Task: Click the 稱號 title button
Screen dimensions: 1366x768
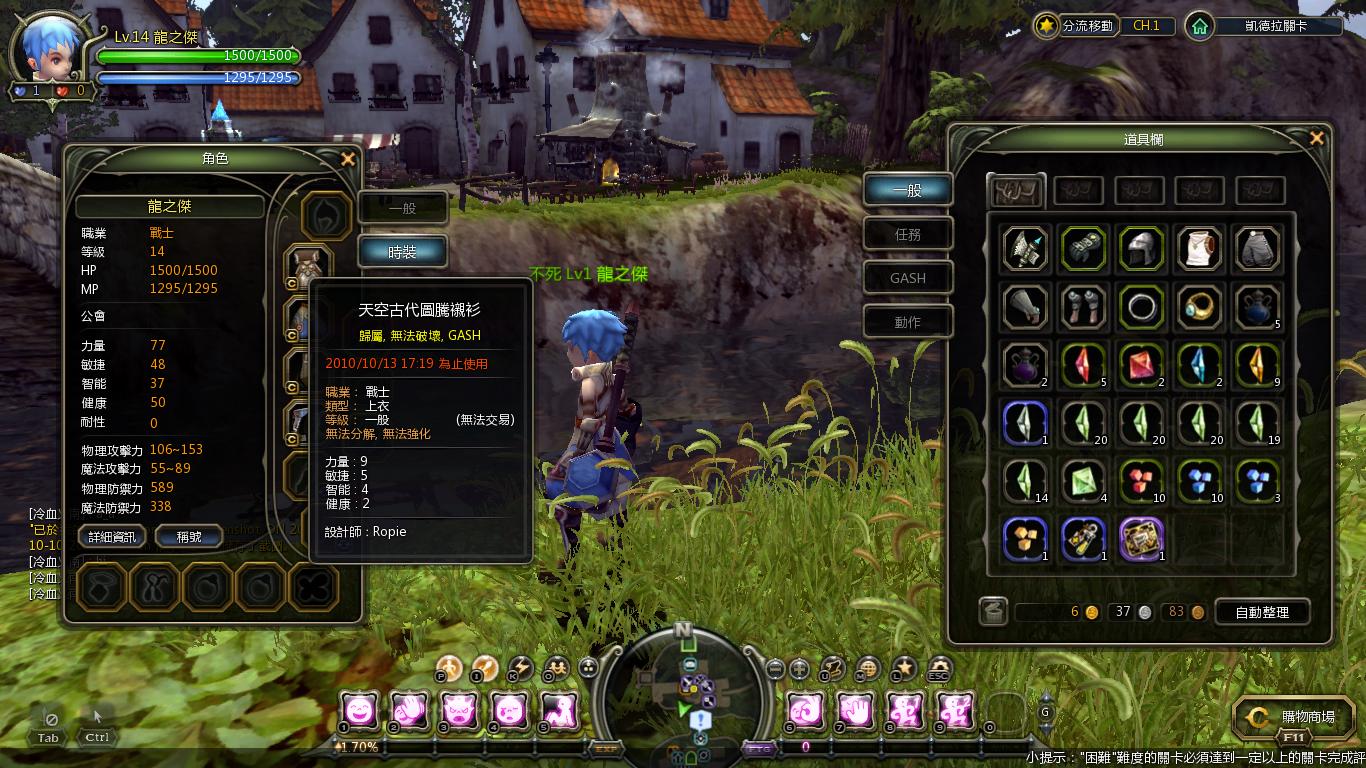Action: tap(189, 537)
